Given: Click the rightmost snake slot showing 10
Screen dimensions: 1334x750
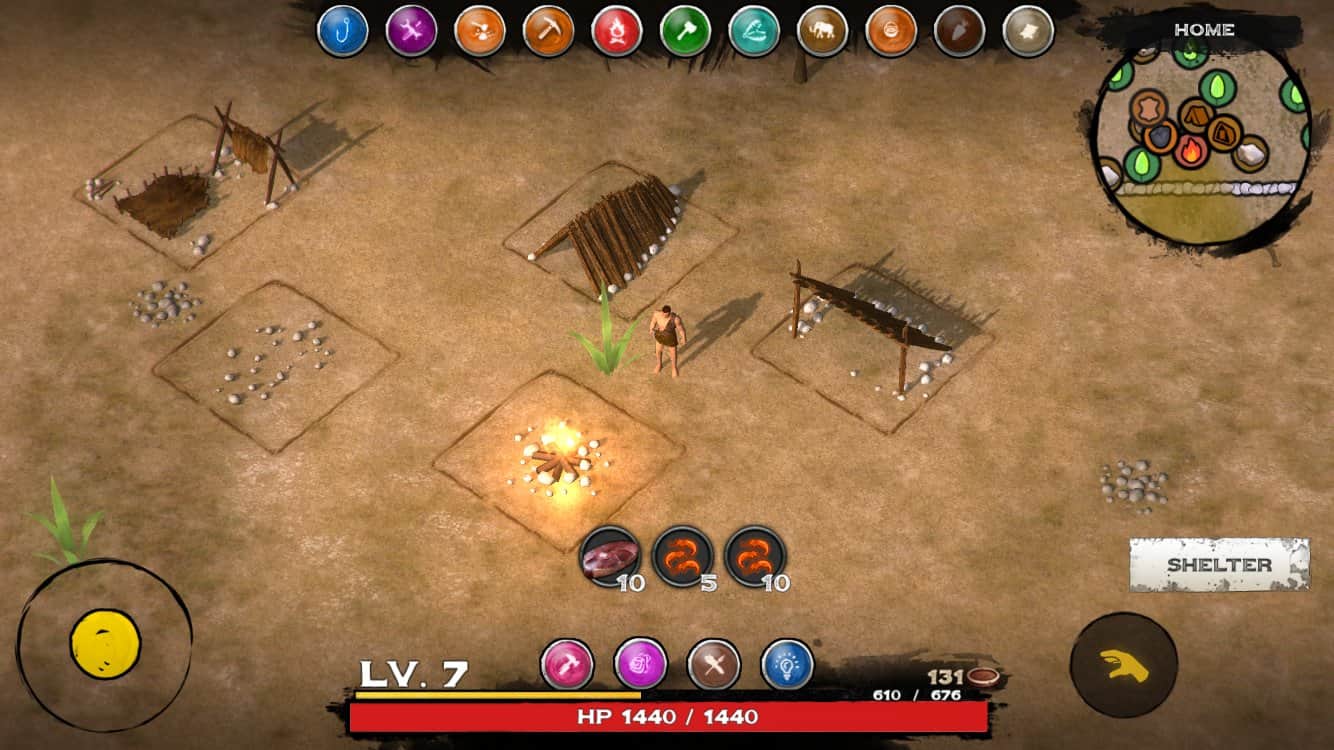Looking at the screenshot, I should 754,556.
